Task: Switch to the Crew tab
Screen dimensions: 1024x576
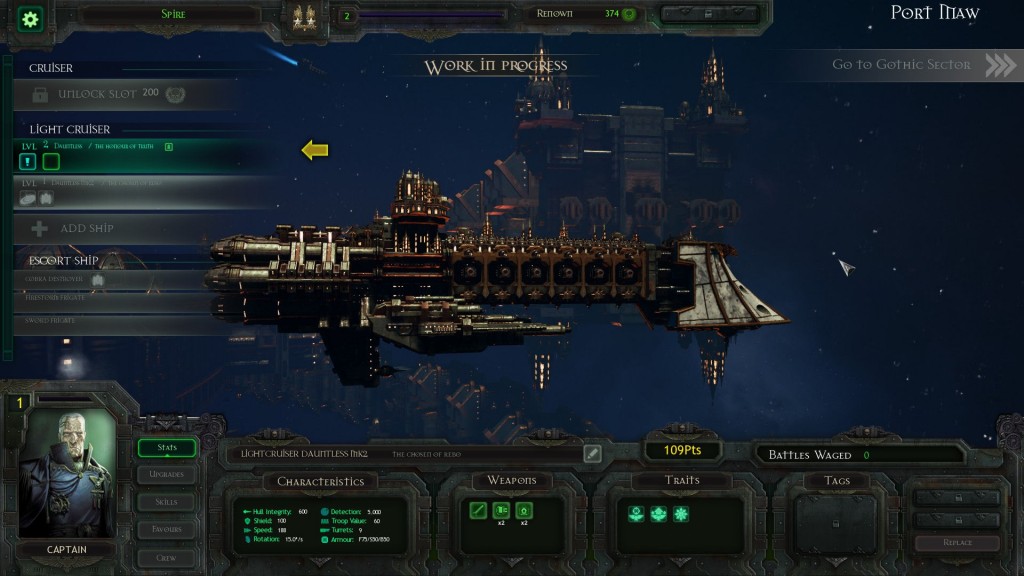Action: 166,555
